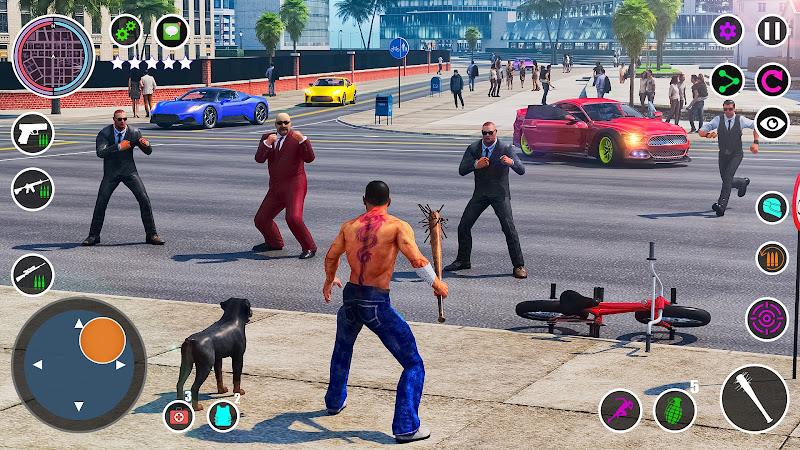Viewport: 800px width, 450px height.
Task: Use the red medkit item
Action: click(179, 415)
